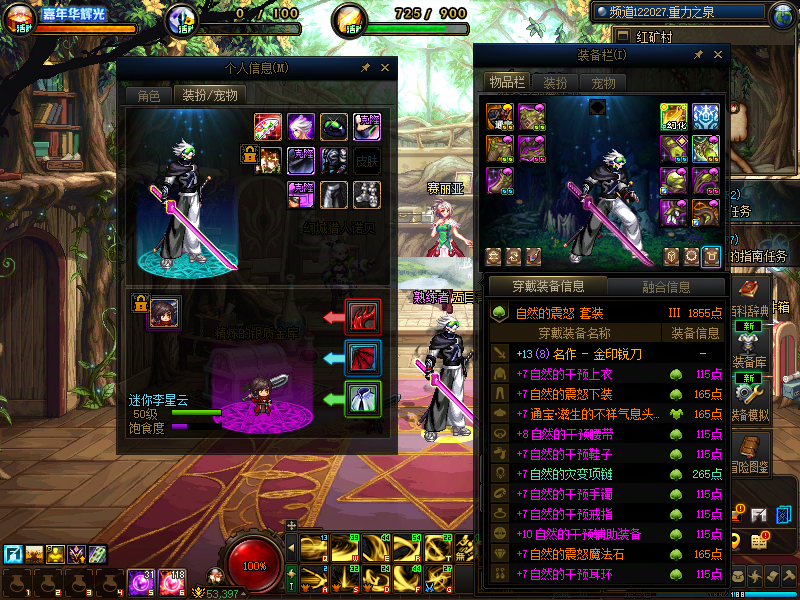The image size is (800, 600).
Task: Select the red claw pet equipment slot
Action: [x=362, y=317]
